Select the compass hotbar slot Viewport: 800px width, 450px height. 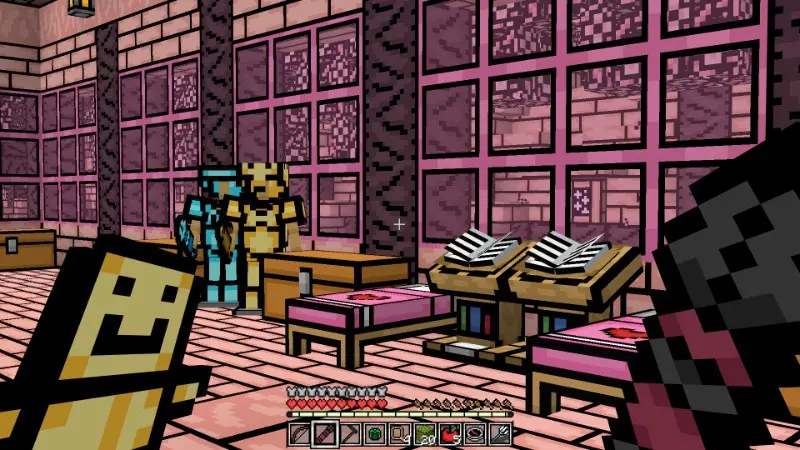pyautogui.click(x=474, y=434)
